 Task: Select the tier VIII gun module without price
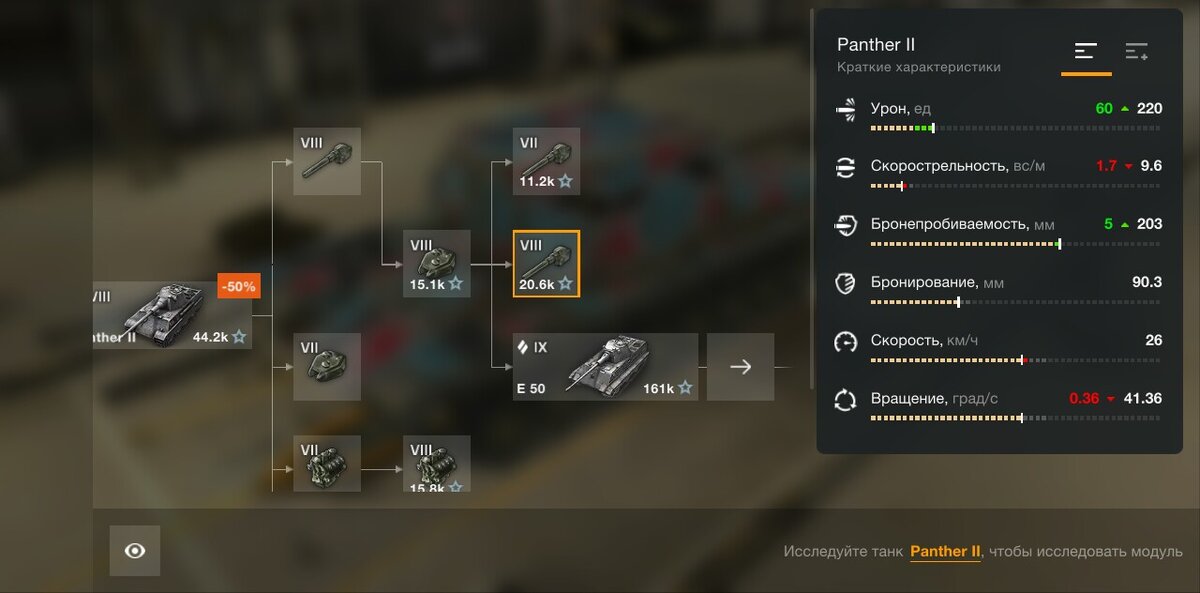(x=327, y=161)
